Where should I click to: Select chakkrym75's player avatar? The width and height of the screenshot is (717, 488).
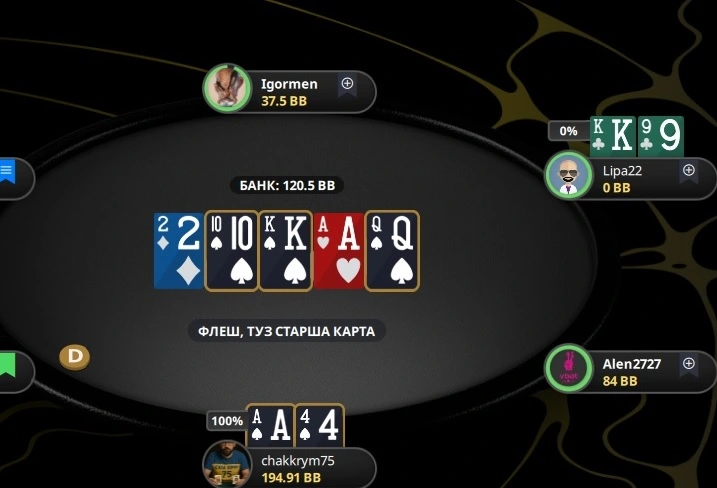[x=226, y=465]
